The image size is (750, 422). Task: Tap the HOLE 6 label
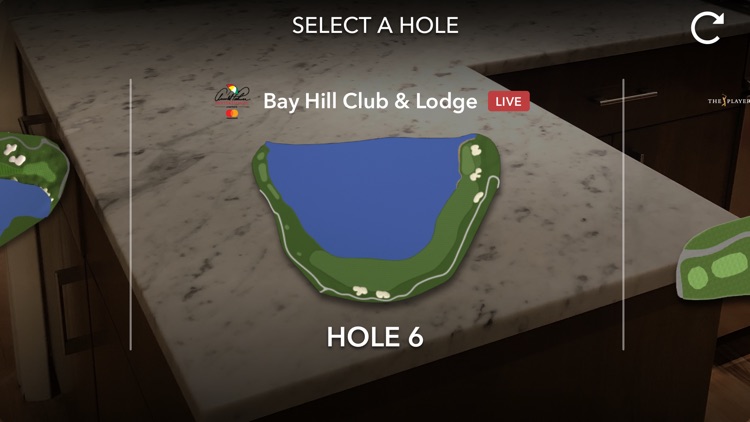(375, 338)
